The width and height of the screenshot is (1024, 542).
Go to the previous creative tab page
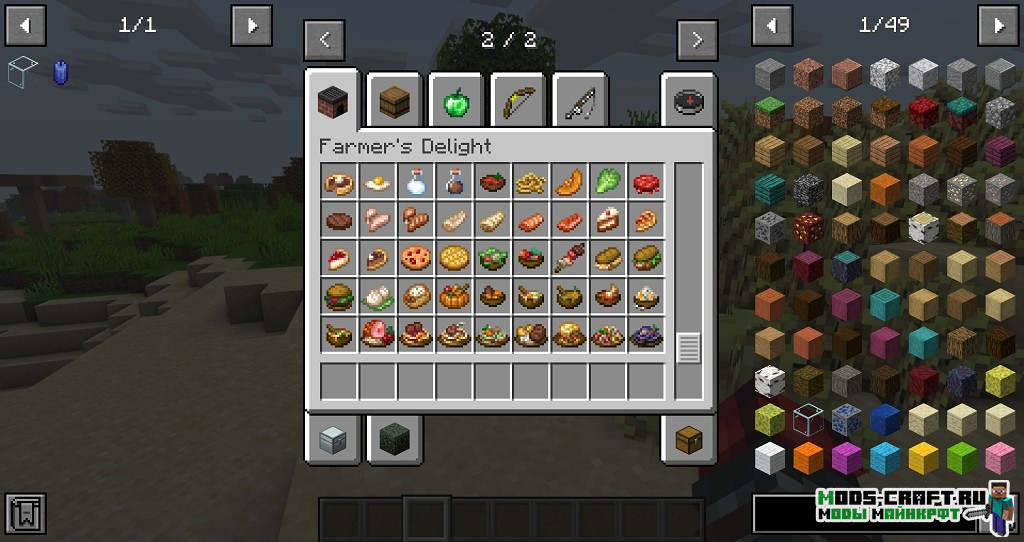[324, 41]
